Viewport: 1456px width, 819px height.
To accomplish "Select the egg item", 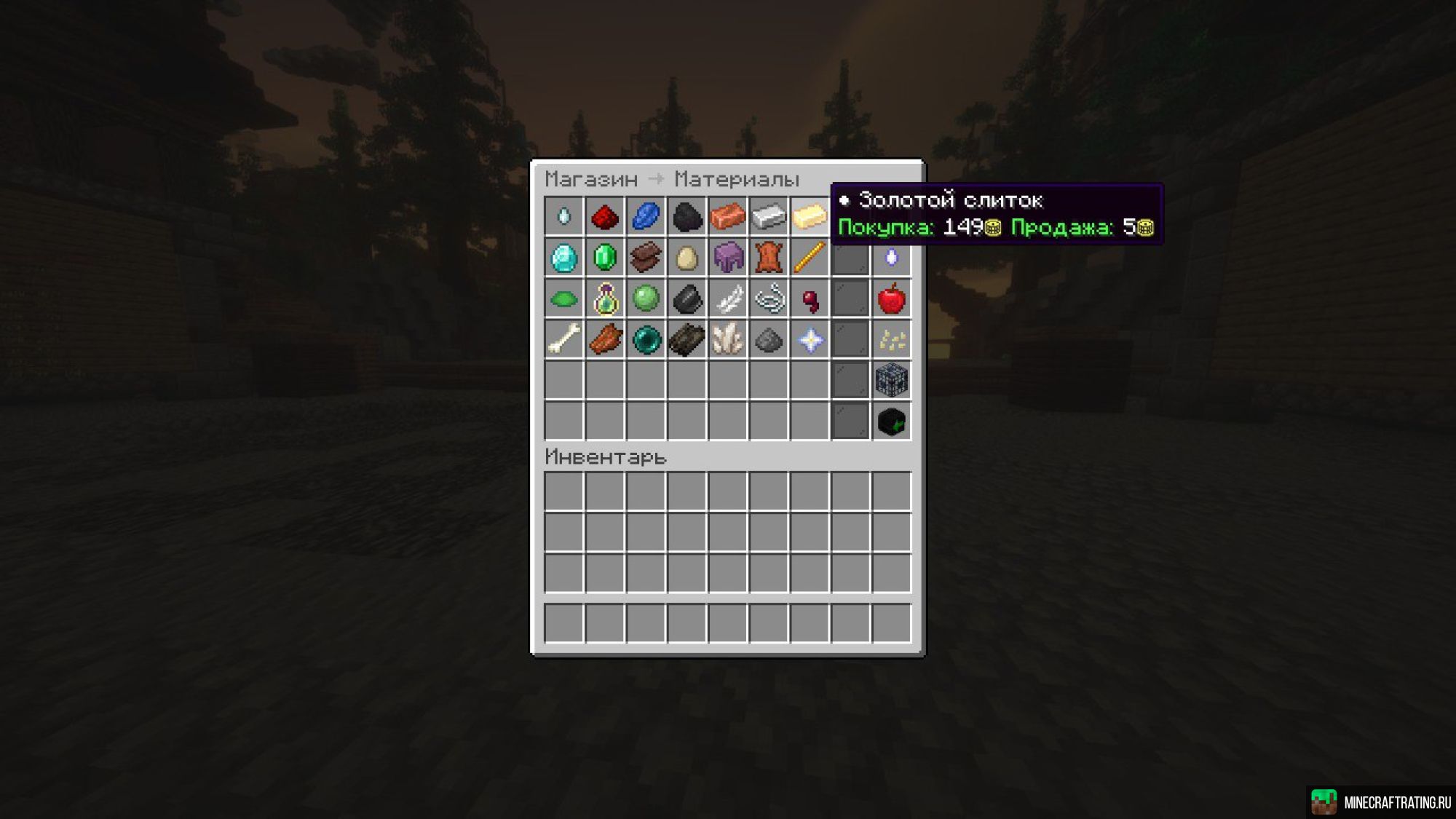I will coord(687,258).
